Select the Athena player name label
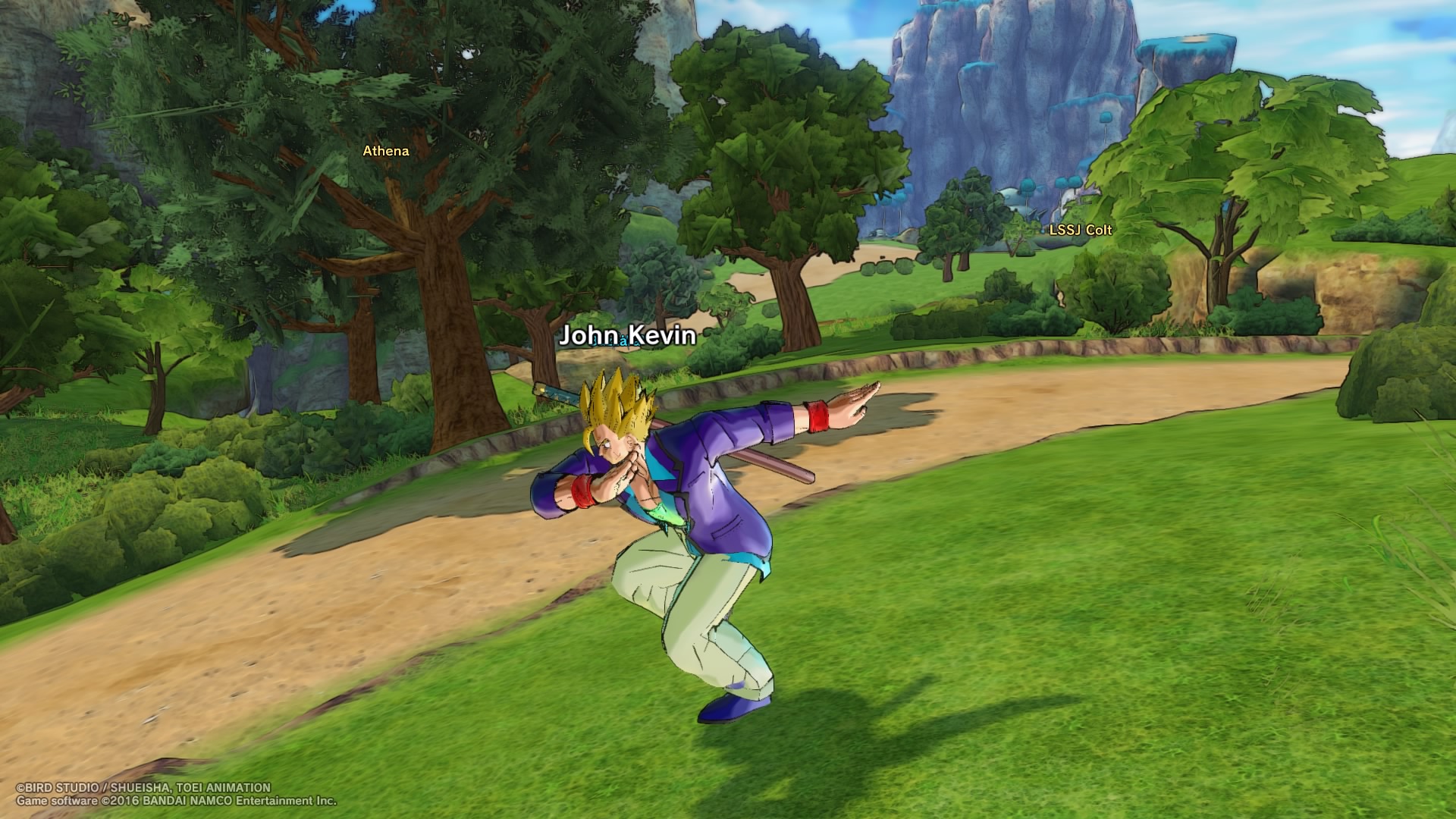Screen dimensions: 1456x819 click(x=385, y=151)
